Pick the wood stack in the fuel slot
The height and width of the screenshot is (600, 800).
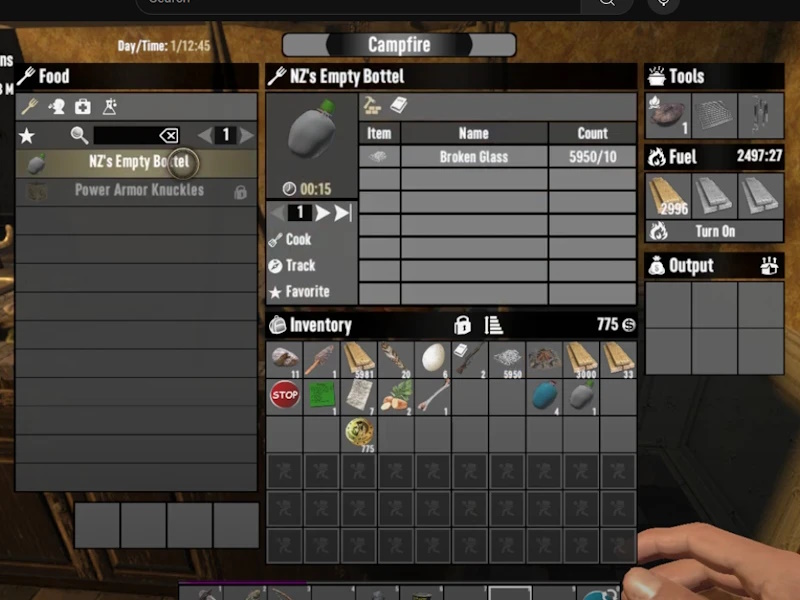[x=667, y=196]
